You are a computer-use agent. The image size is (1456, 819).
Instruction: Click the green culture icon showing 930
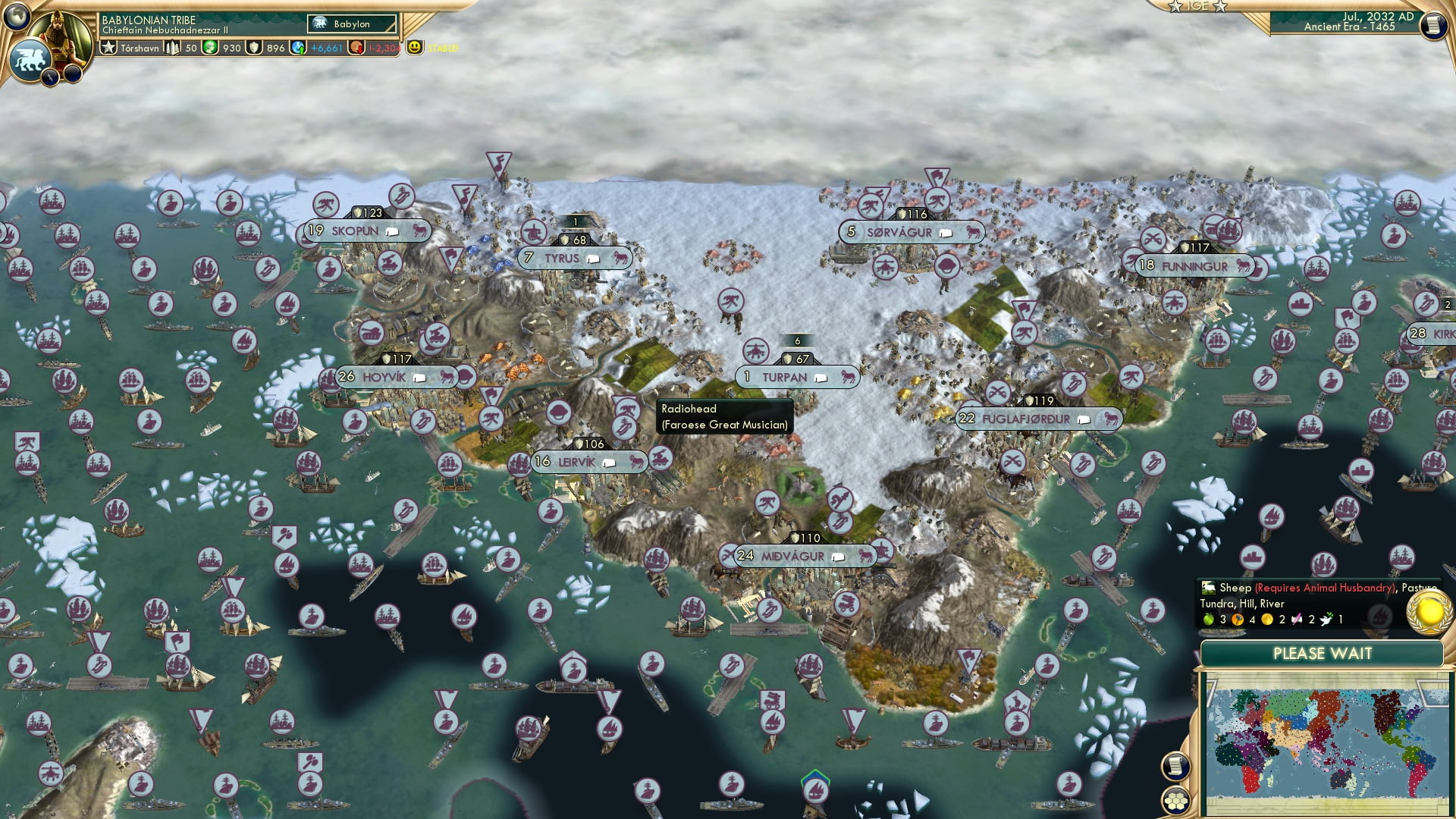[209, 47]
